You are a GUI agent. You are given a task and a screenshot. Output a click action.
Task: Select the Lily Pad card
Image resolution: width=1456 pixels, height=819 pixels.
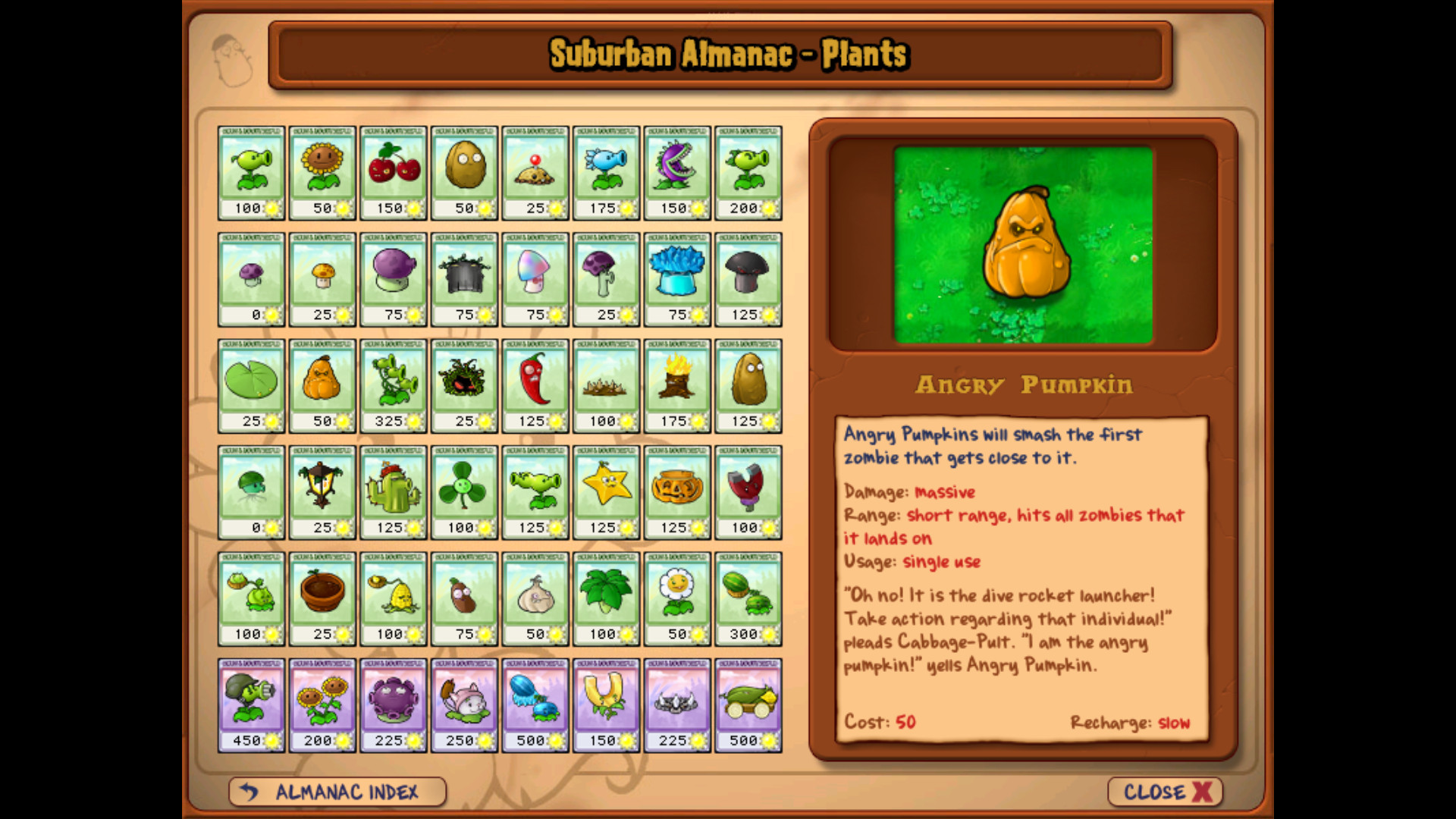pyautogui.click(x=252, y=386)
